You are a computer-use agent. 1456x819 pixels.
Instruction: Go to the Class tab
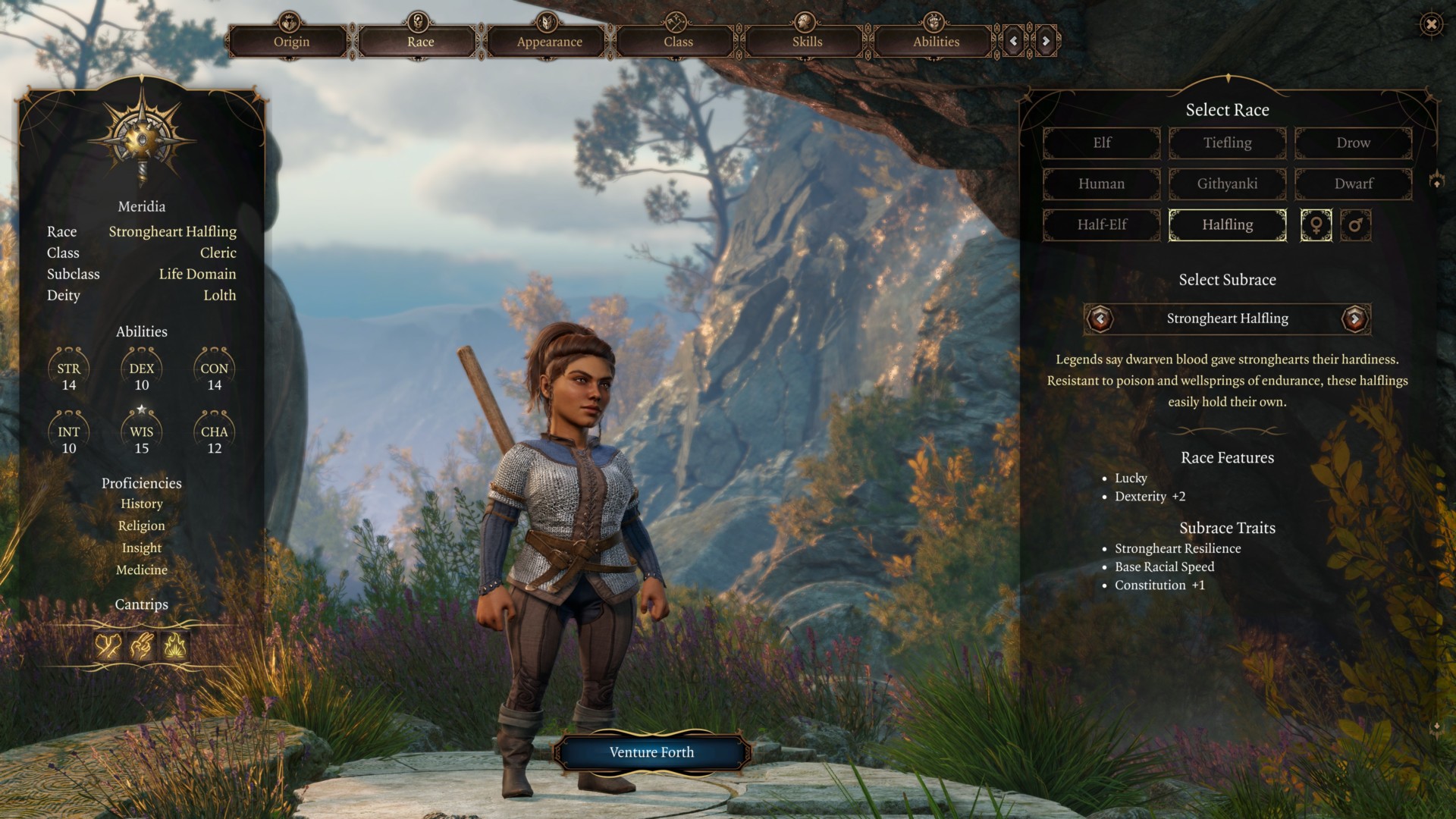tap(678, 41)
